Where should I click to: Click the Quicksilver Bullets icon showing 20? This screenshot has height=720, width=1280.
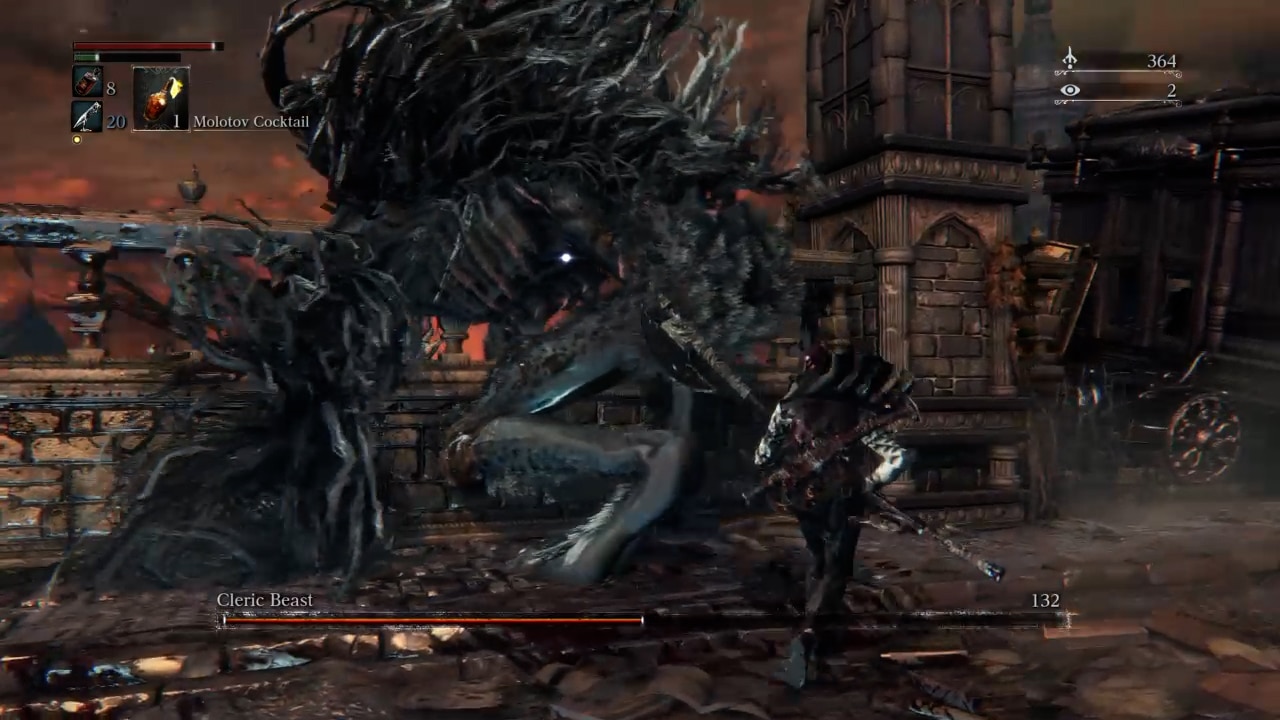[85, 116]
